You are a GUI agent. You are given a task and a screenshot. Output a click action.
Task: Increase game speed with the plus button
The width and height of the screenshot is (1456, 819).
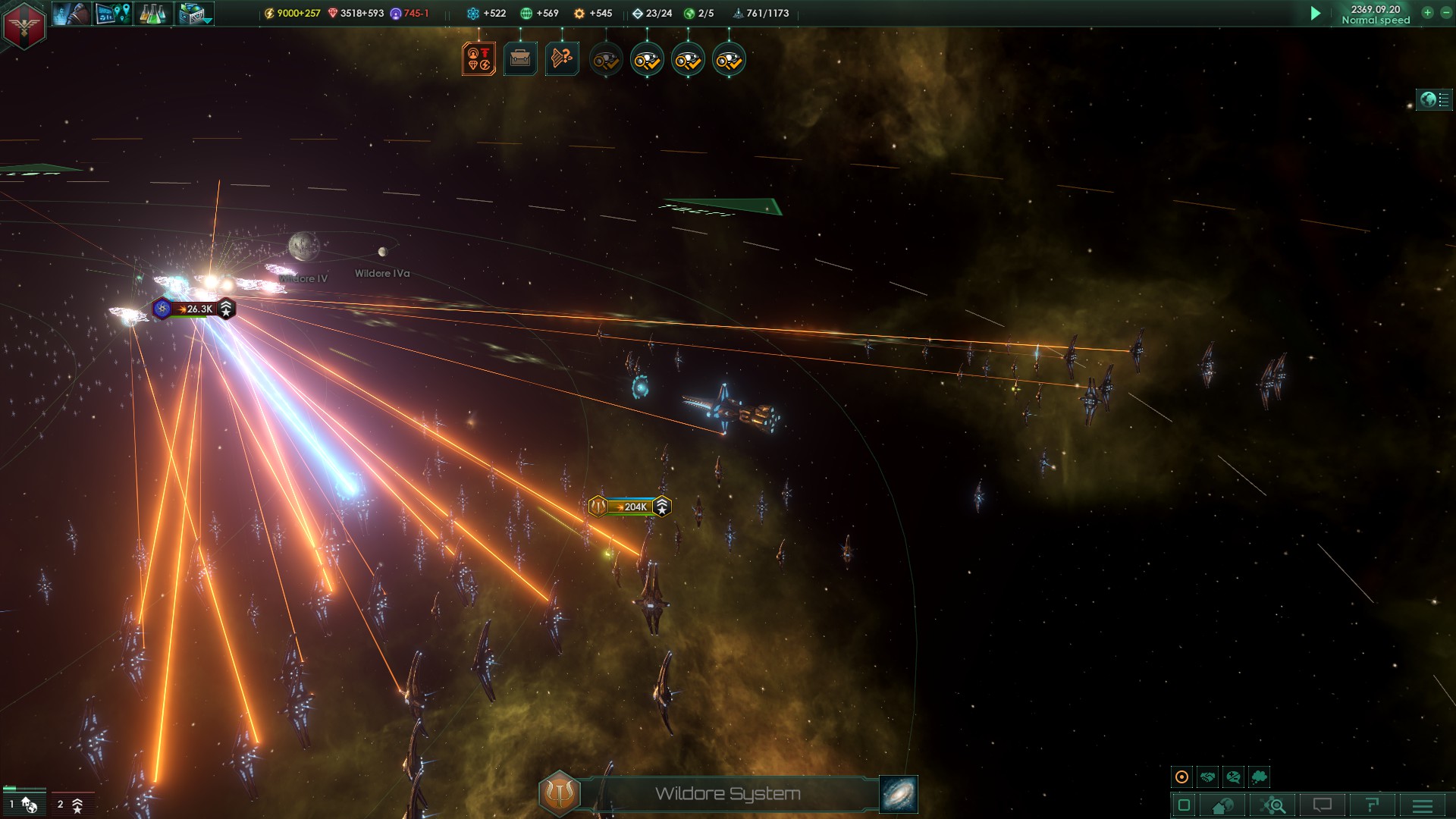pyautogui.click(x=1426, y=13)
